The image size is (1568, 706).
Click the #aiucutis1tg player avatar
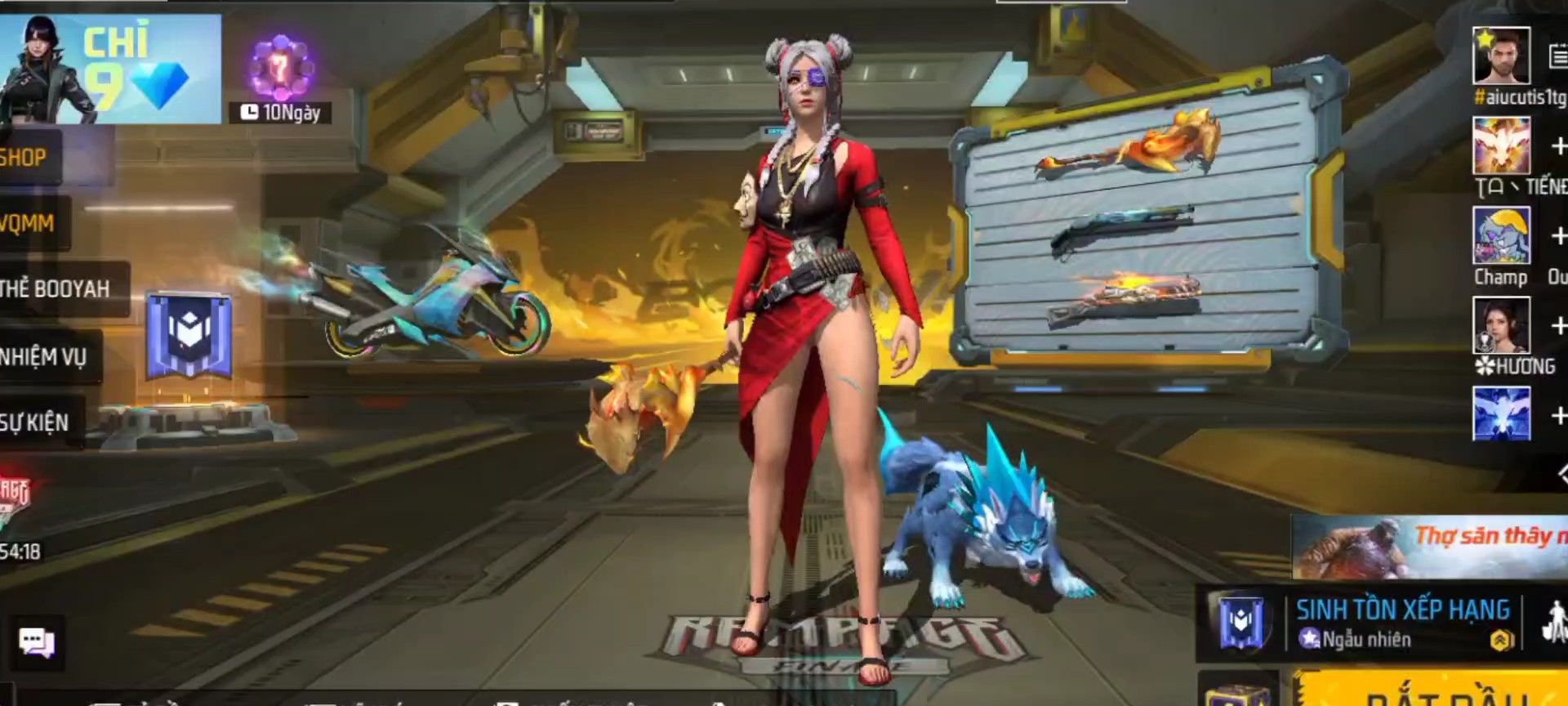[1501, 56]
